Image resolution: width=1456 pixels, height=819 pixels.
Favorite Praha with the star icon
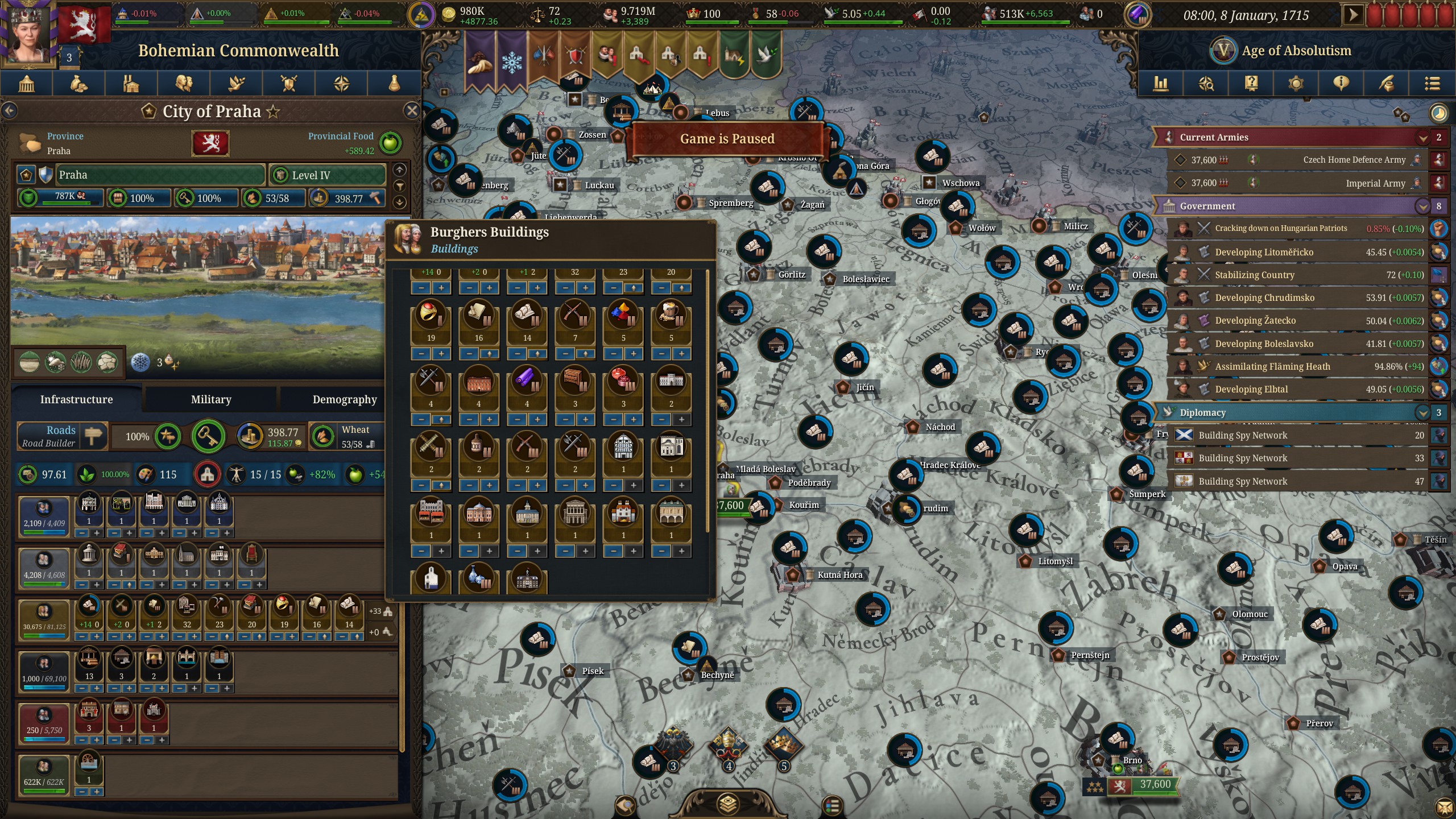click(x=274, y=111)
